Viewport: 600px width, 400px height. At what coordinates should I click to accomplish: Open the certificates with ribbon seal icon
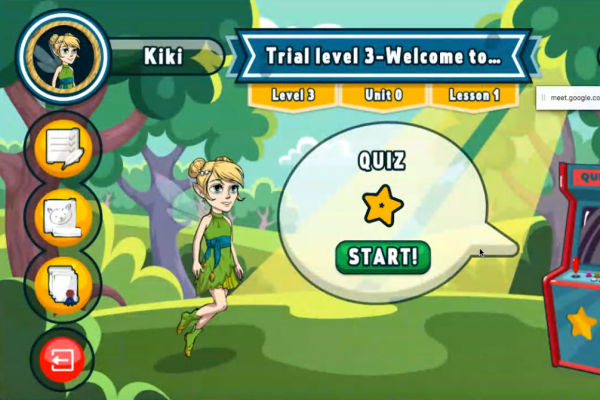62,284
